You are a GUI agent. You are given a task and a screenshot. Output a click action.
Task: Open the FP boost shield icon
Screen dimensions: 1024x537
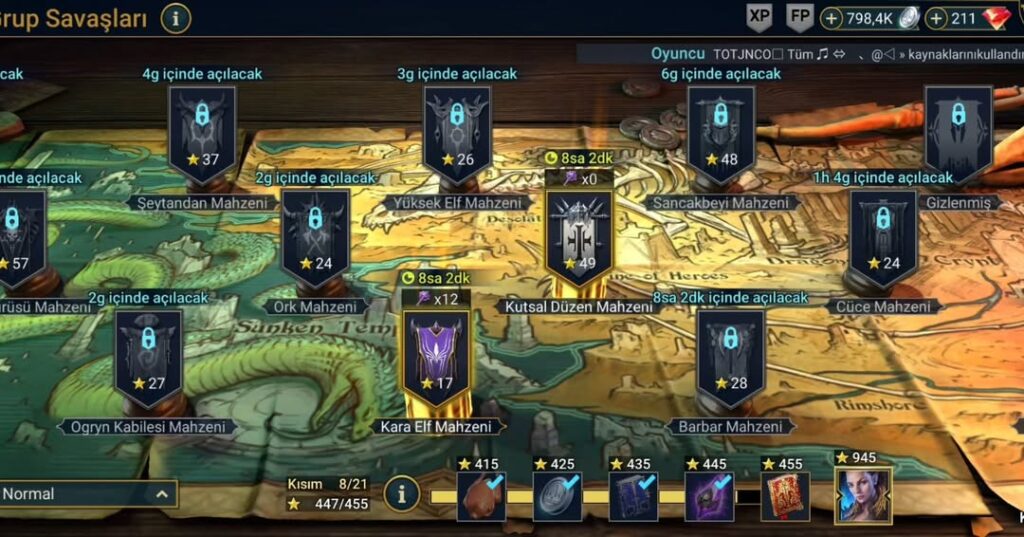click(x=800, y=17)
